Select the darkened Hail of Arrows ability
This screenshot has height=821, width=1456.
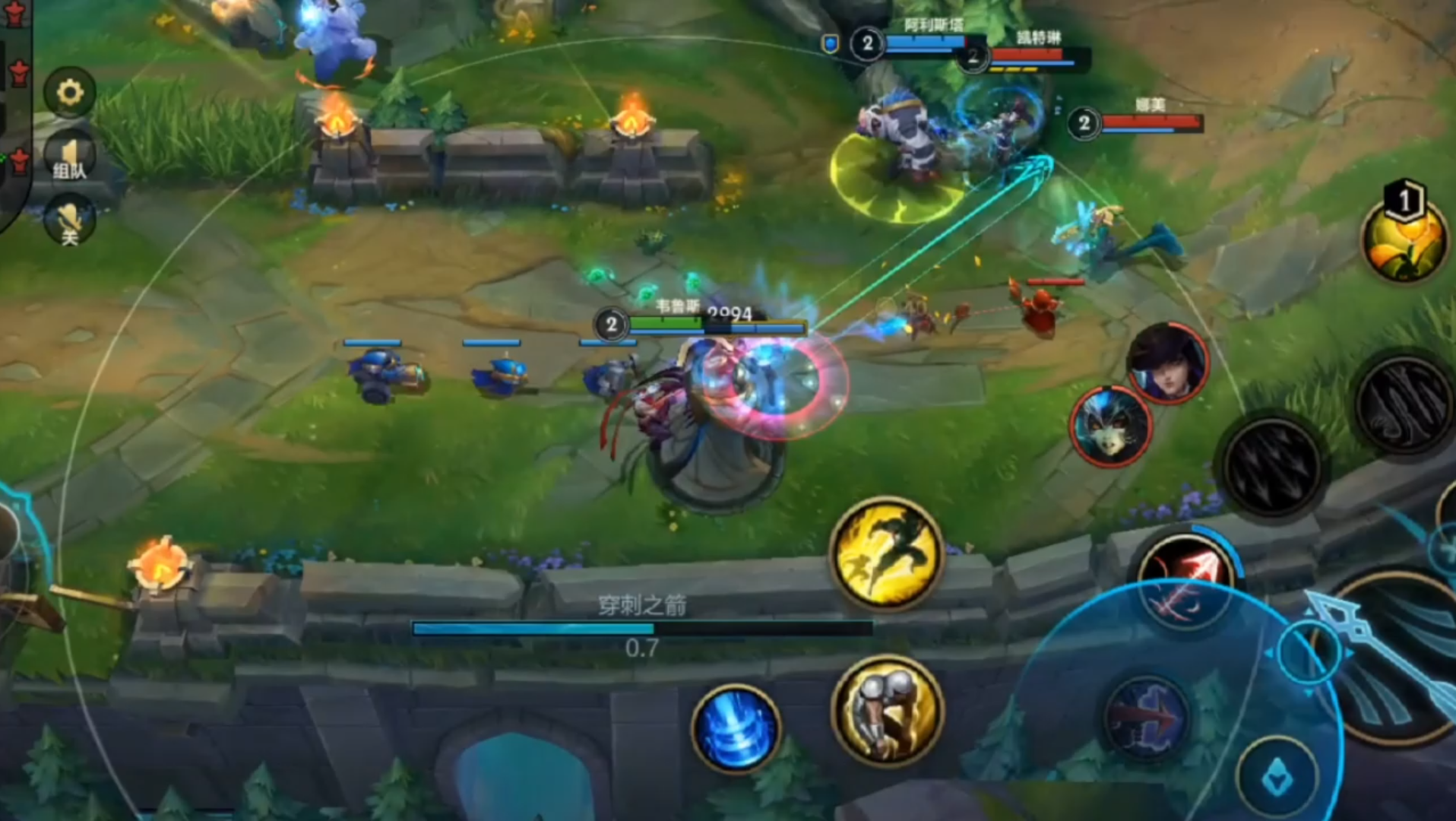point(1274,465)
